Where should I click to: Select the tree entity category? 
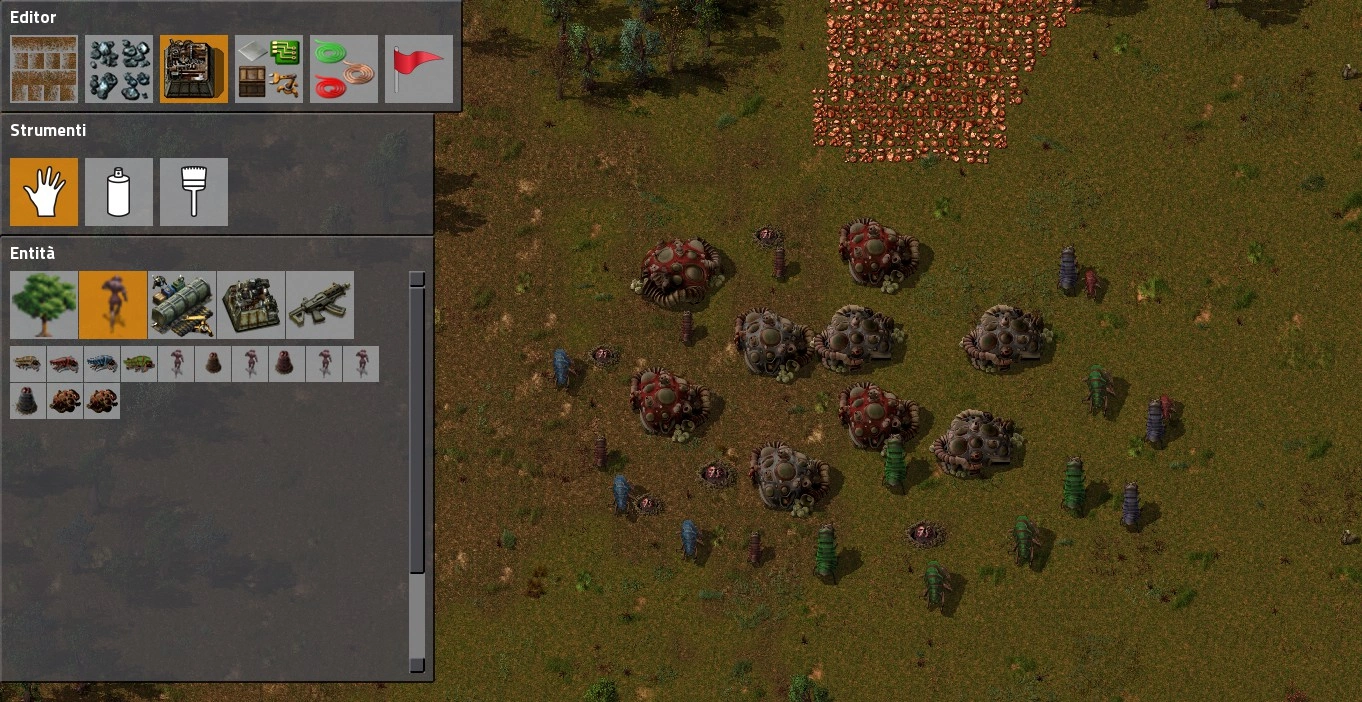pyautogui.click(x=44, y=305)
